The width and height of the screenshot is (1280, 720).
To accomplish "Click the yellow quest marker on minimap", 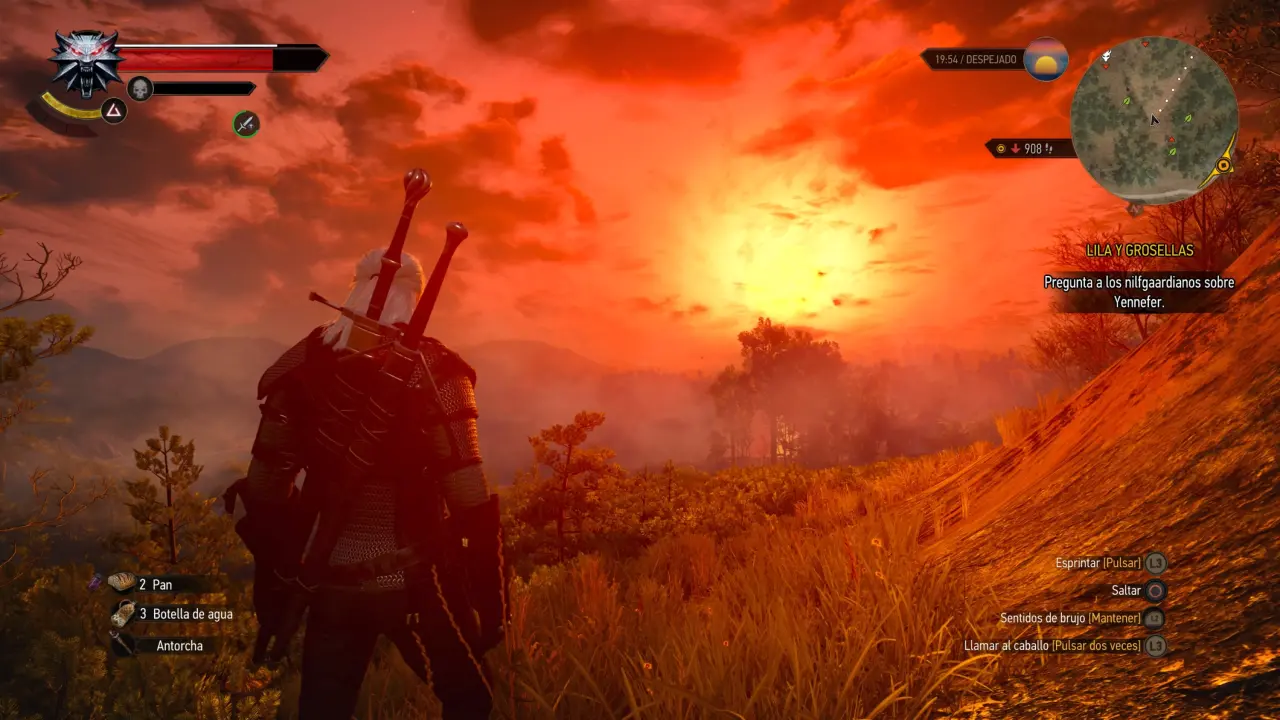I will (x=1223, y=166).
